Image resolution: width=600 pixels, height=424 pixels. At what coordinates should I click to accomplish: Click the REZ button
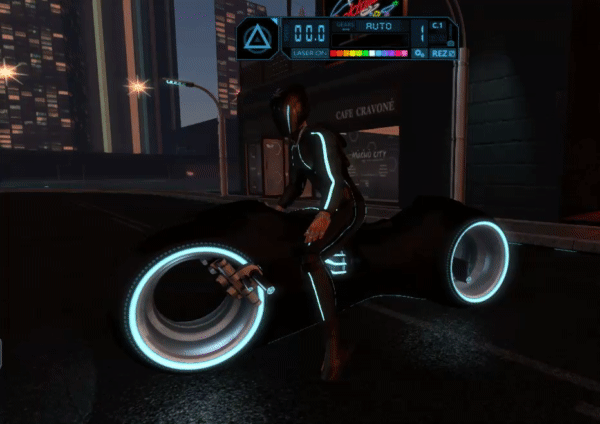443,53
